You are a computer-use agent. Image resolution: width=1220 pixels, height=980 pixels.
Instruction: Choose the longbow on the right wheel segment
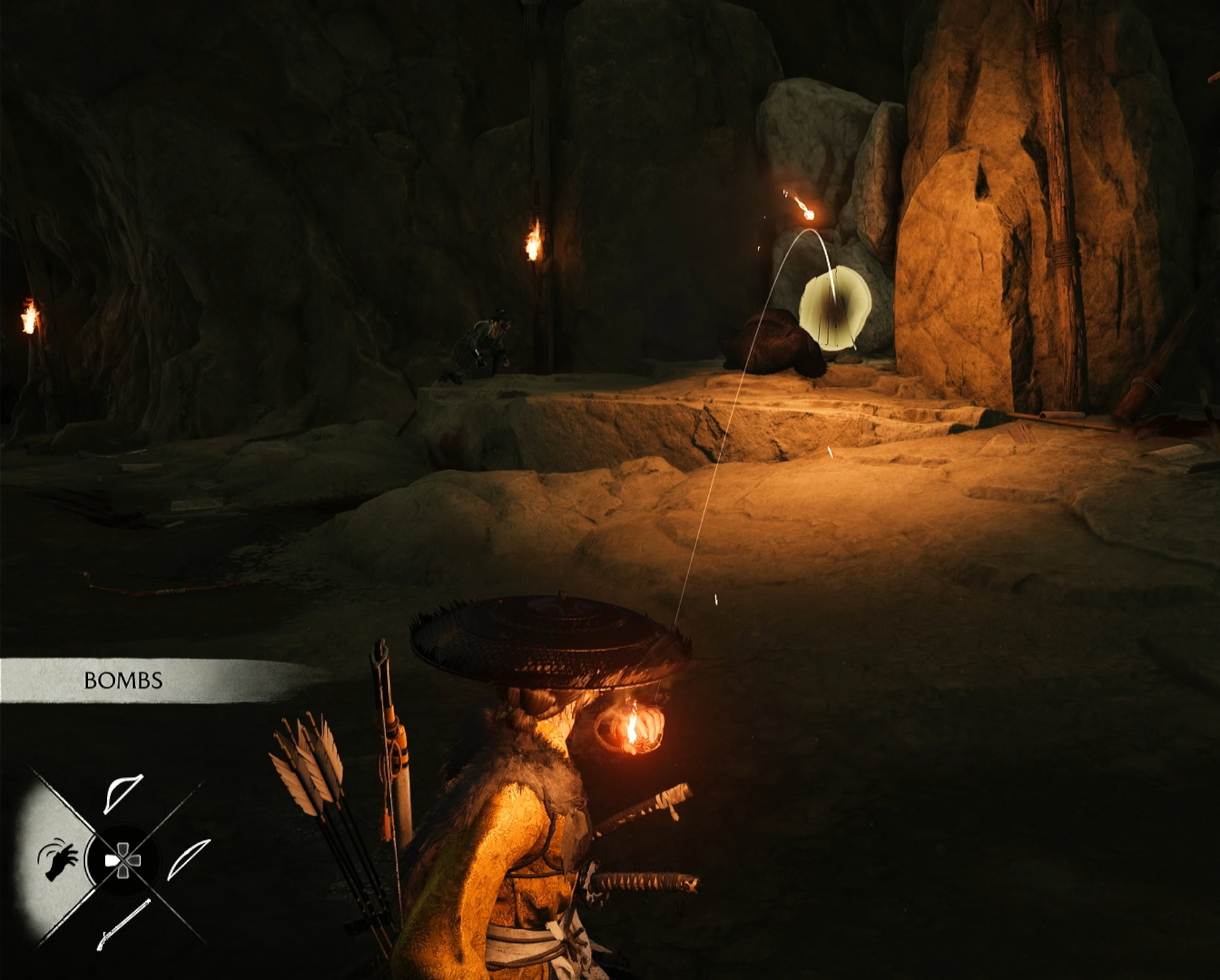pos(189,860)
